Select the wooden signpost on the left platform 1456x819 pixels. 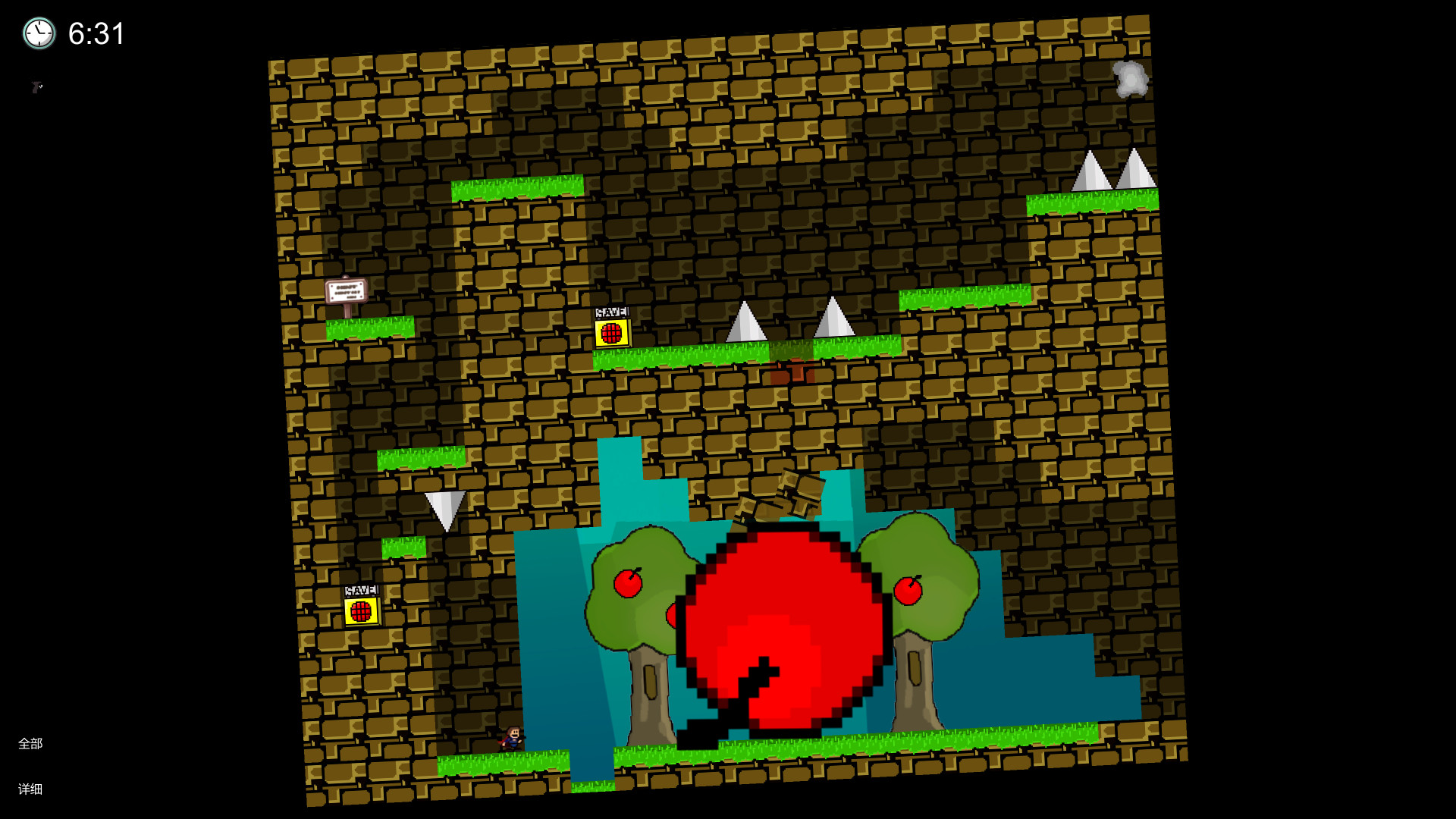point(346,292)
